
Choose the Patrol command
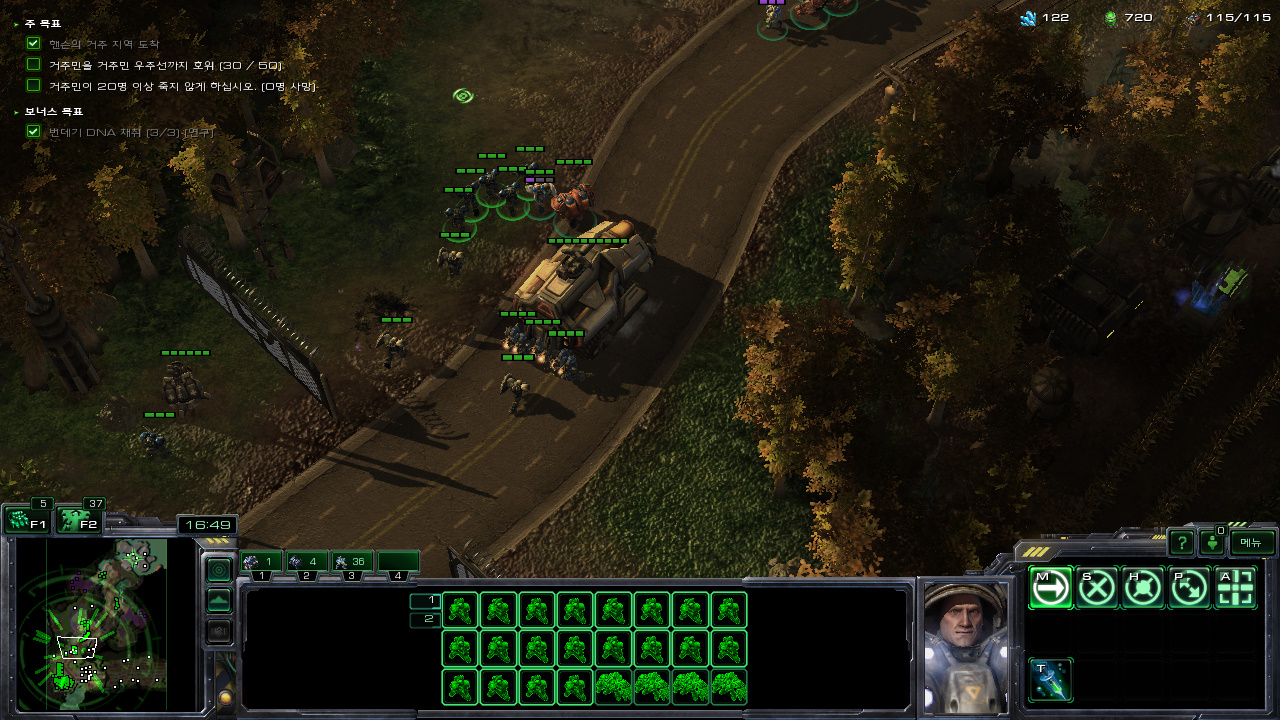[x=1189, y=588]
